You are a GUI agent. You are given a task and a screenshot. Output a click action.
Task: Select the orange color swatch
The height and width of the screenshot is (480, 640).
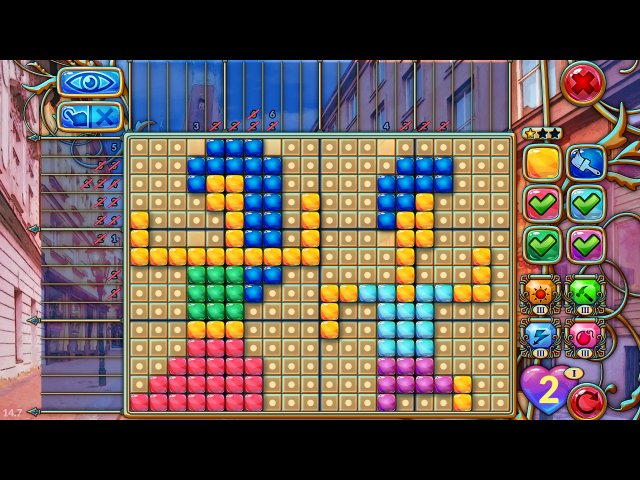tap(543, 163)
